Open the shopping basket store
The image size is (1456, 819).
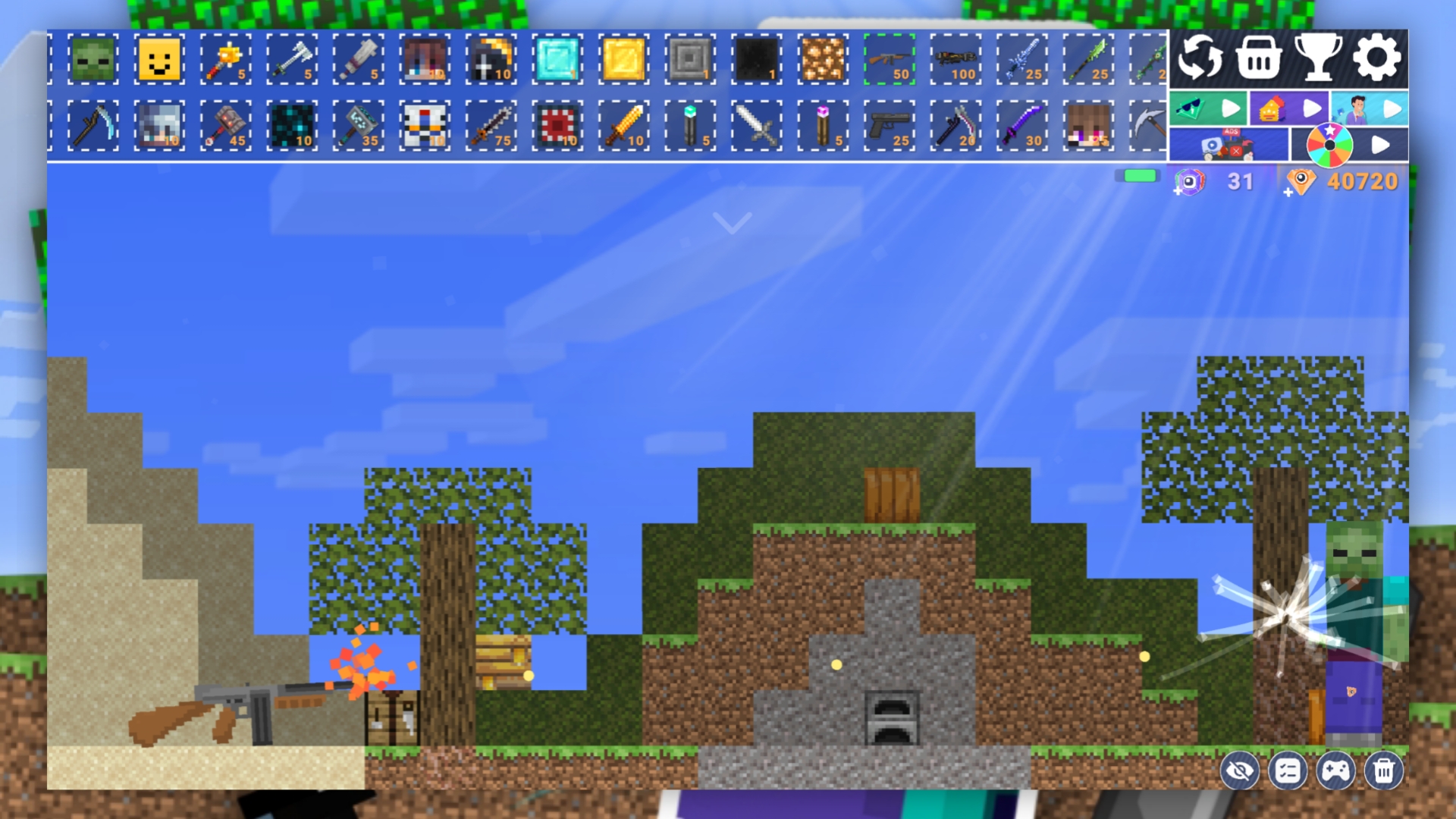pos(1259,57)
